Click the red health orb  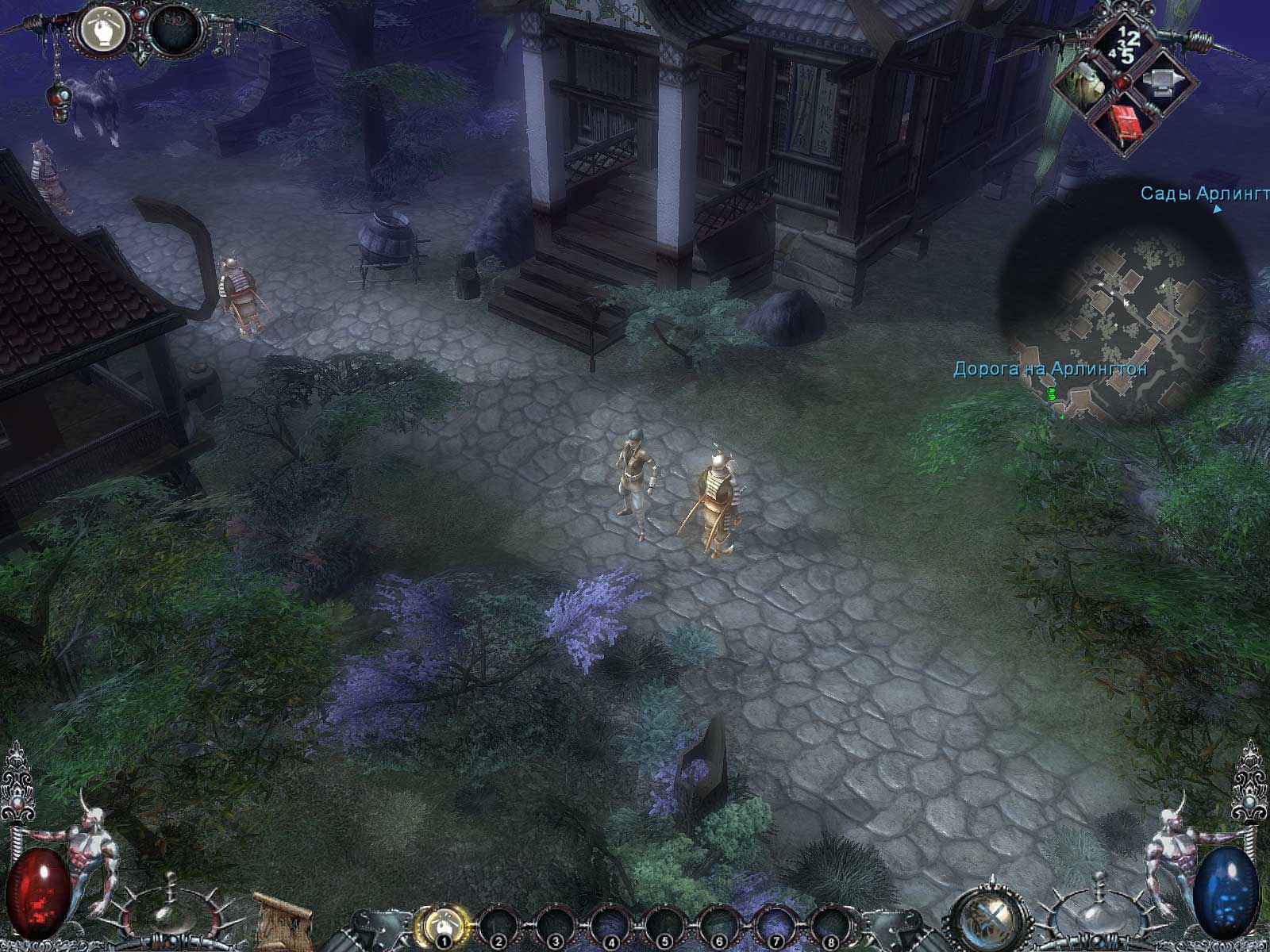(x=40, y=892)
